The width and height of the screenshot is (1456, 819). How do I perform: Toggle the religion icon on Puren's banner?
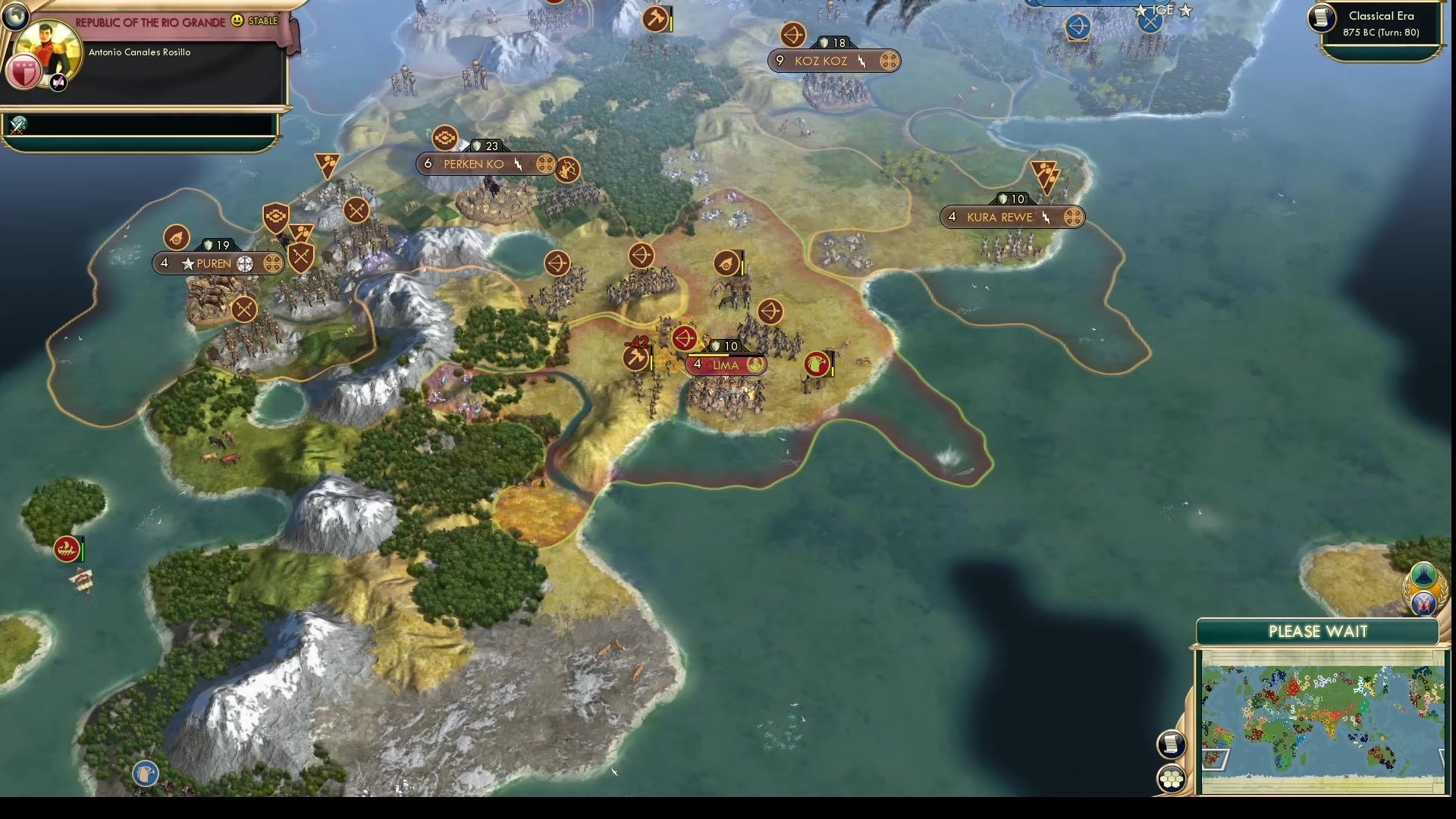[x=245, y=263]
